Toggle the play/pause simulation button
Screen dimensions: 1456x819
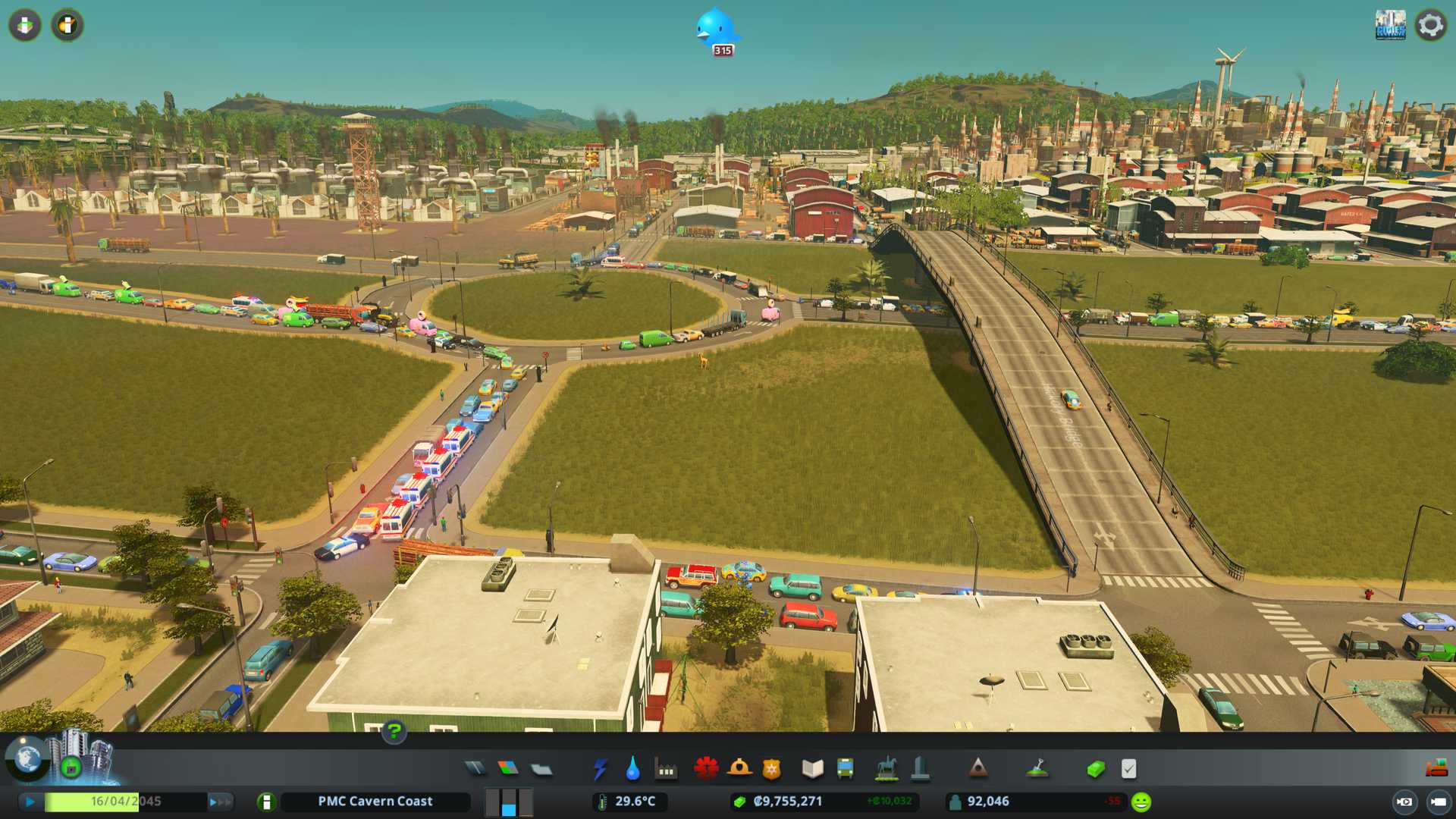tap(30, 802)
